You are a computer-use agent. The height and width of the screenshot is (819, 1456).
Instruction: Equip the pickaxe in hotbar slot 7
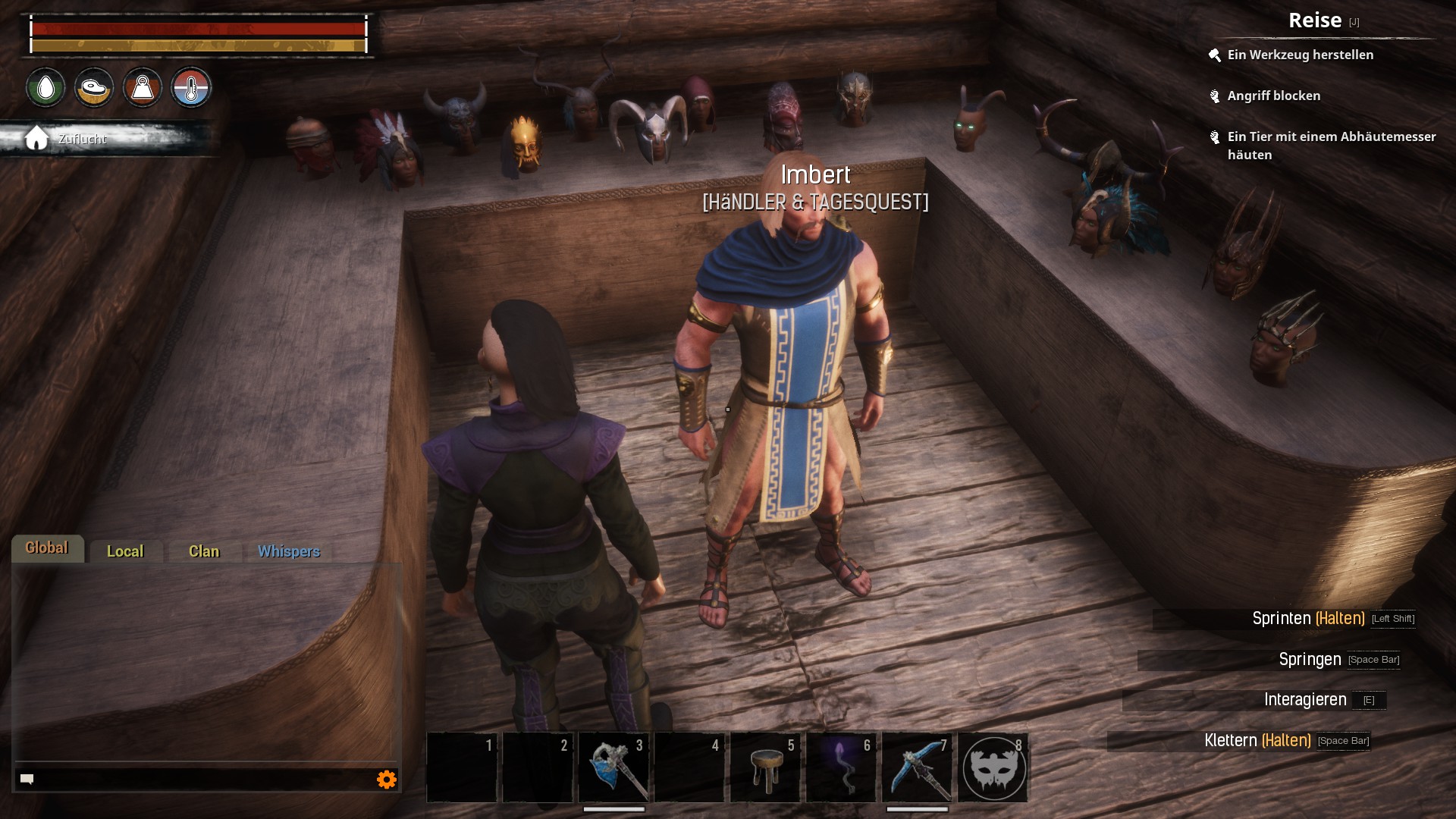pyautogui.click(x=917, y=767)
